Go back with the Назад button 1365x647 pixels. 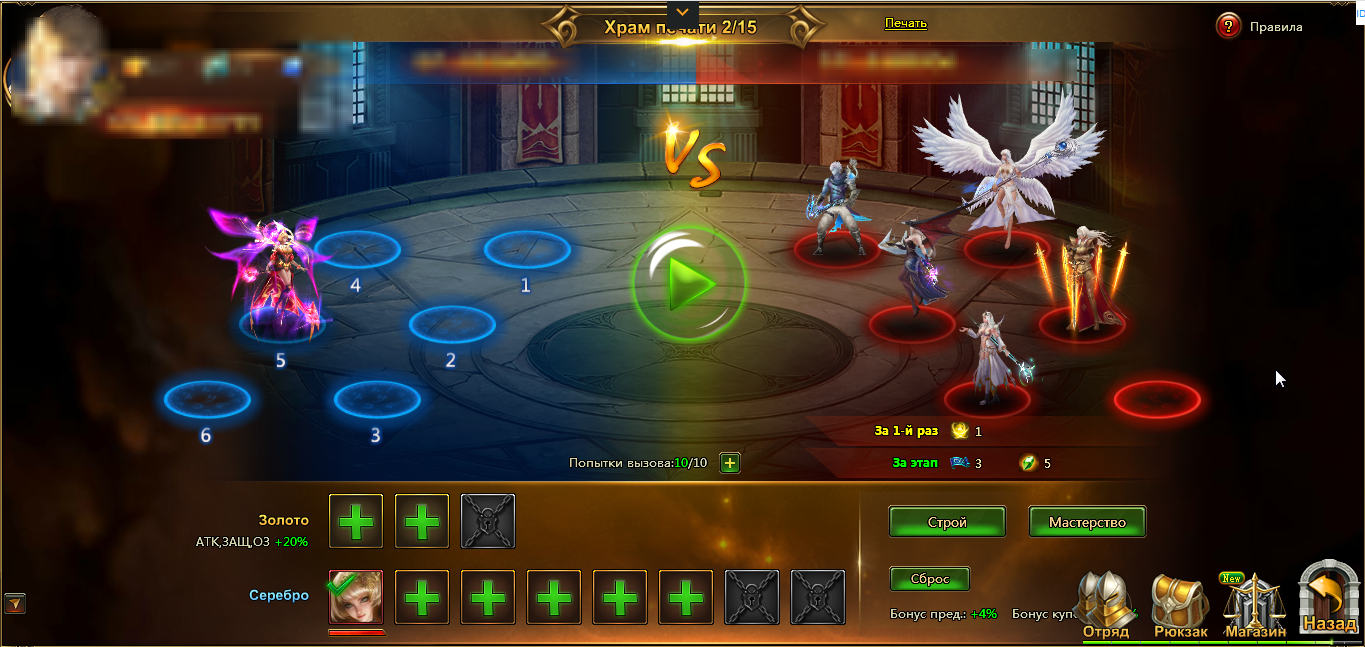(x=1330, y=600)
